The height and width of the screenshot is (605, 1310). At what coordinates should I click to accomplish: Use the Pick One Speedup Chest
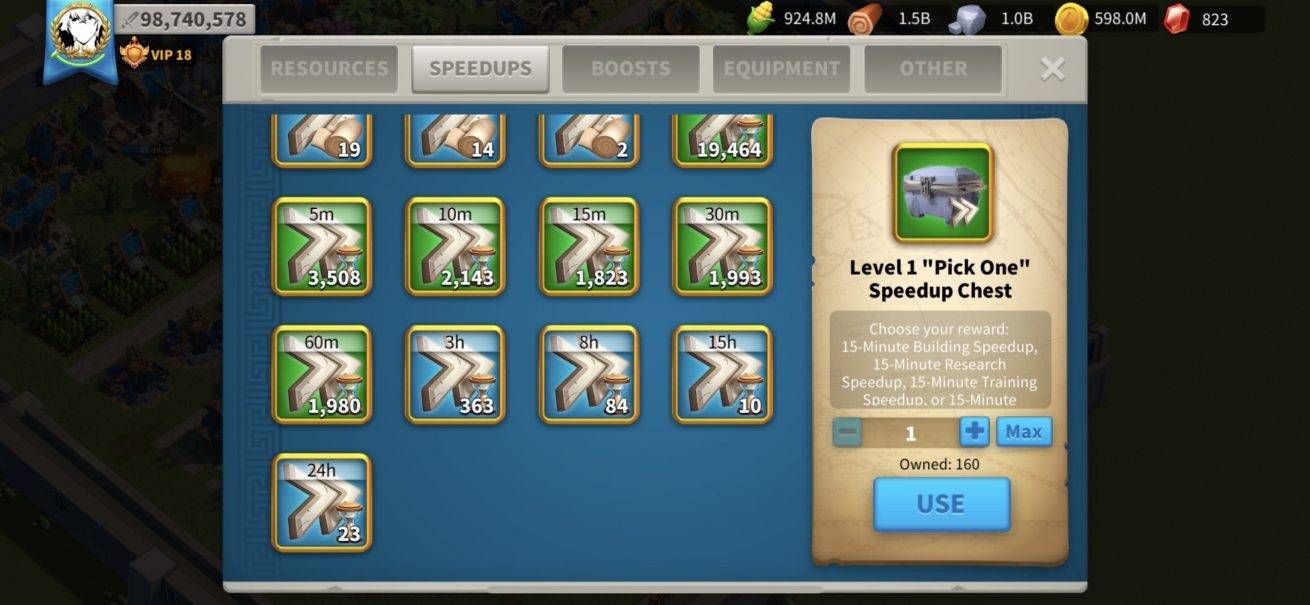point(941,504)
